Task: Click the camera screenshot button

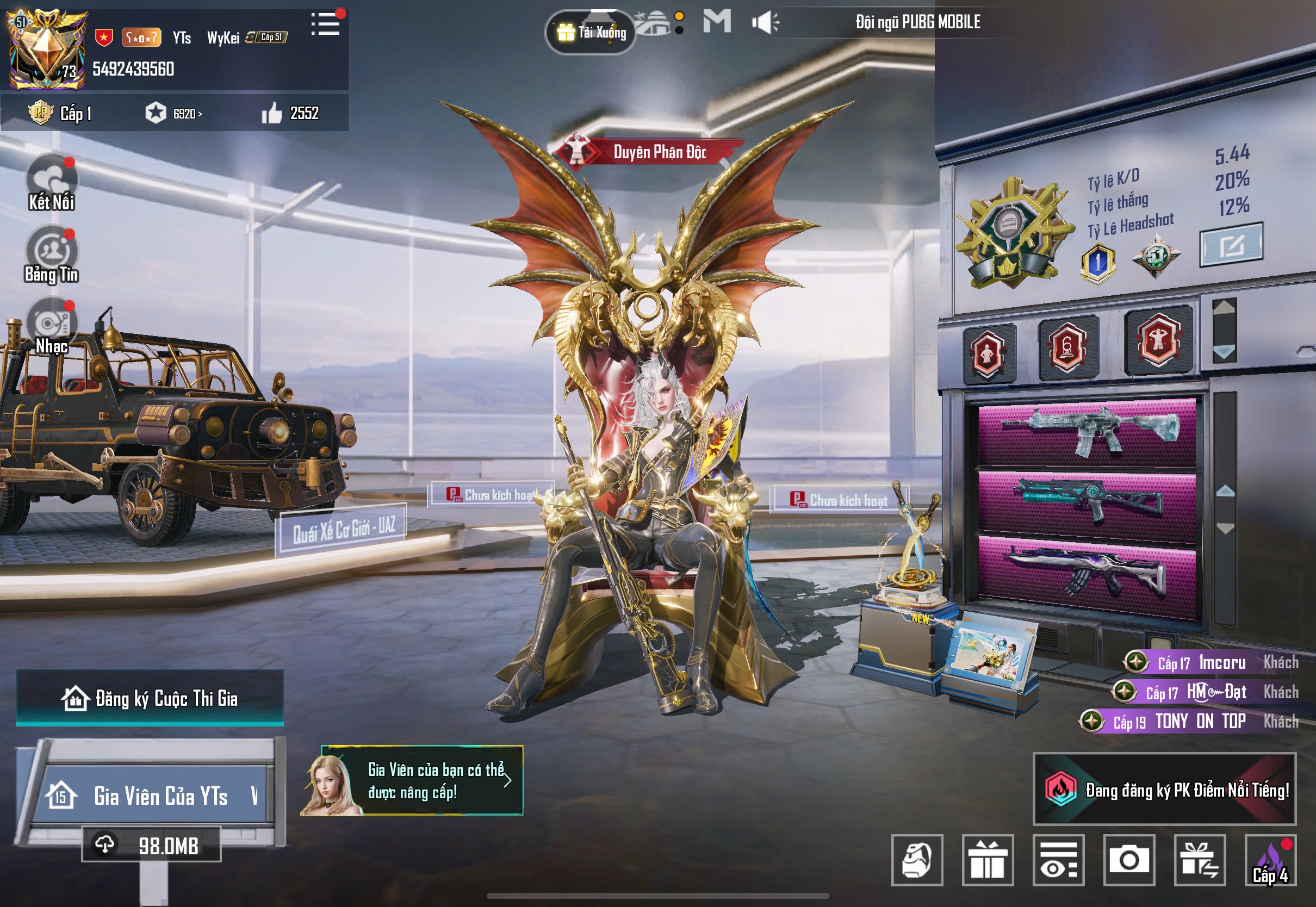Action: pyautogui.click(x=1129, y=860)
